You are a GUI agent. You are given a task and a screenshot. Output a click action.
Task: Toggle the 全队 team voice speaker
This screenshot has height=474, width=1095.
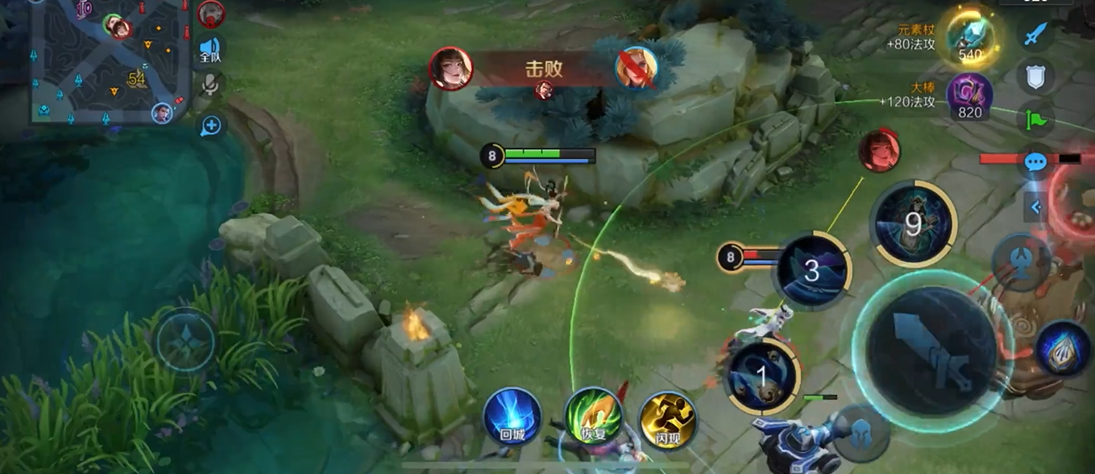(x=210, y=50)
